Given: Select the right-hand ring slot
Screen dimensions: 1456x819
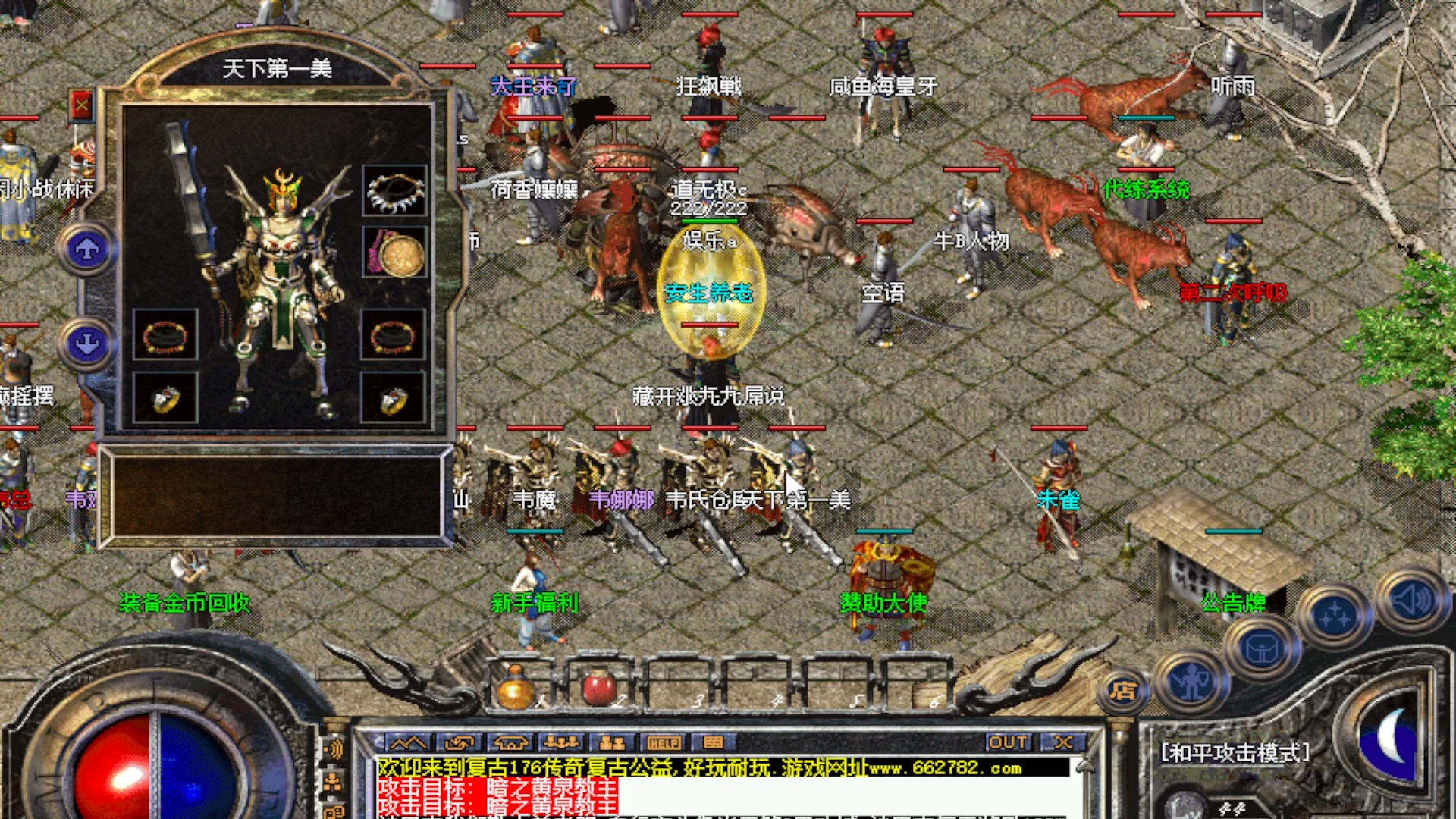Looking at the screenshot, I should click(x=393, y=397).
